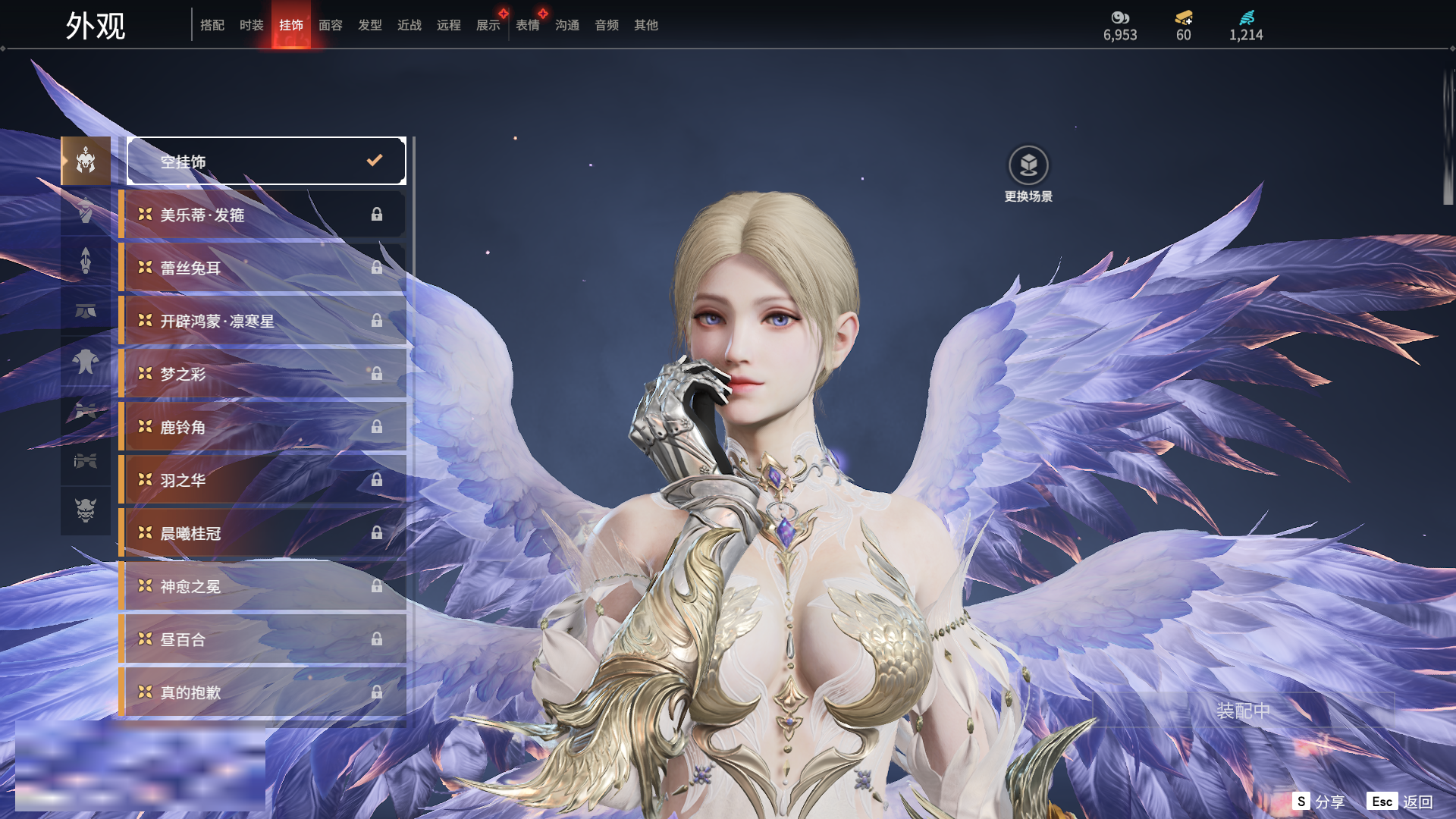
Task: Click the 装配中 equip button
Action: 1243,711
